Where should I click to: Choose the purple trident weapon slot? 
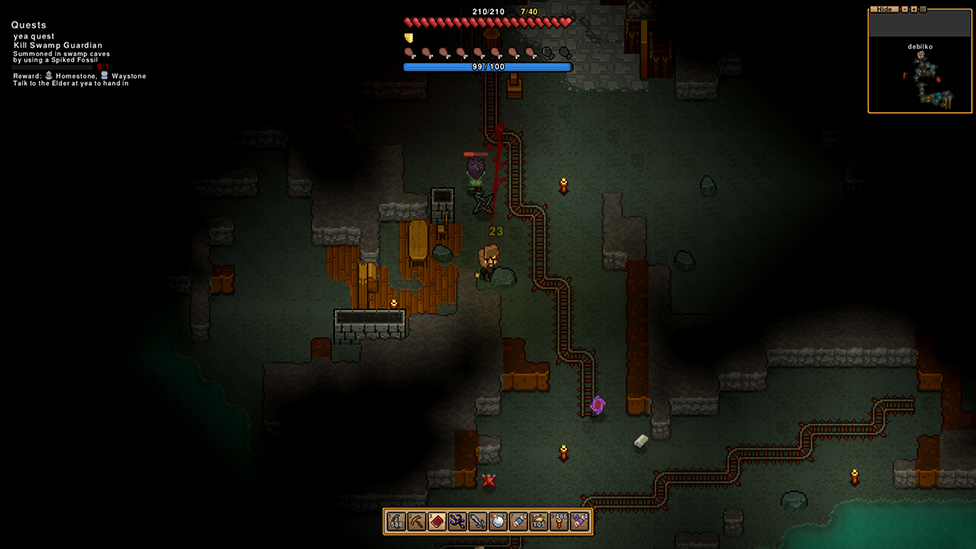coord(457,521)
